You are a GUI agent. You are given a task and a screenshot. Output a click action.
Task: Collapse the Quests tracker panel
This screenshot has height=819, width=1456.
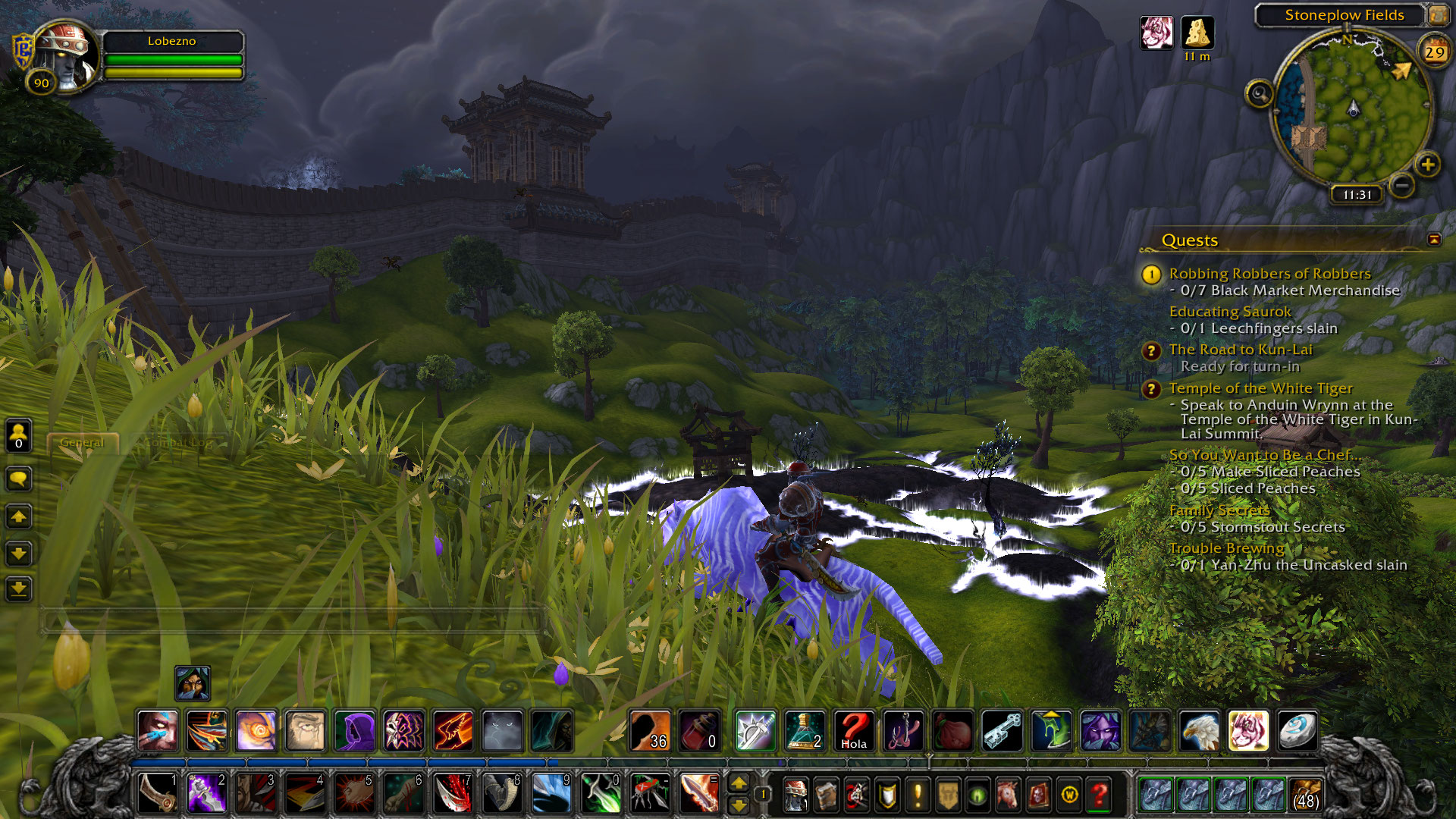[x=1434, y=240]
